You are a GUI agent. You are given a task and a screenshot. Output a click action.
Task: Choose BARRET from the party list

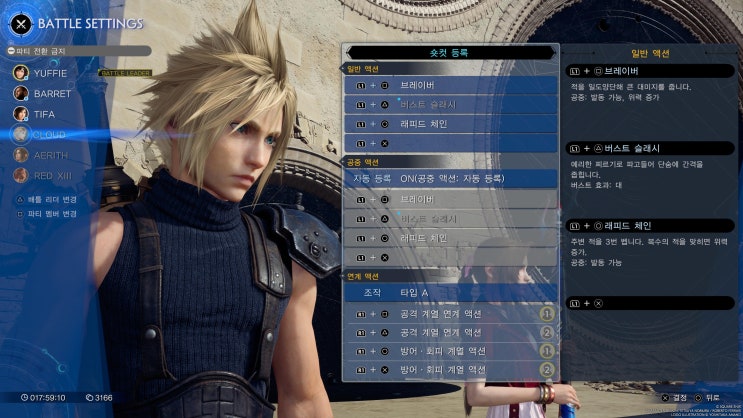point(52,93)
